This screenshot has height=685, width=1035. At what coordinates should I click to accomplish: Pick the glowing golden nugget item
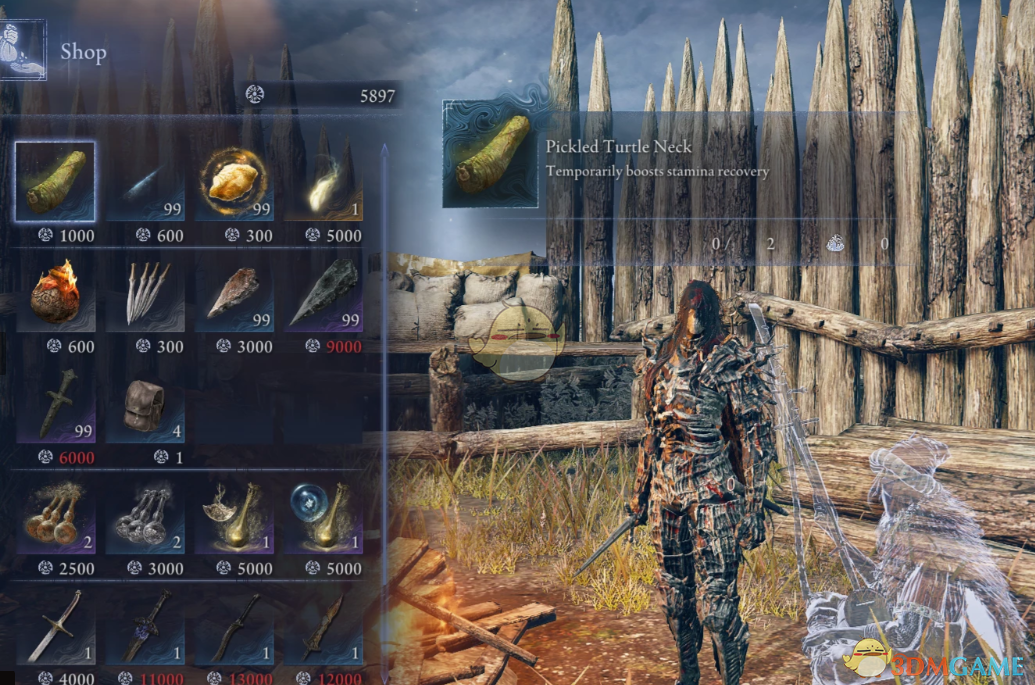[235, 181]
